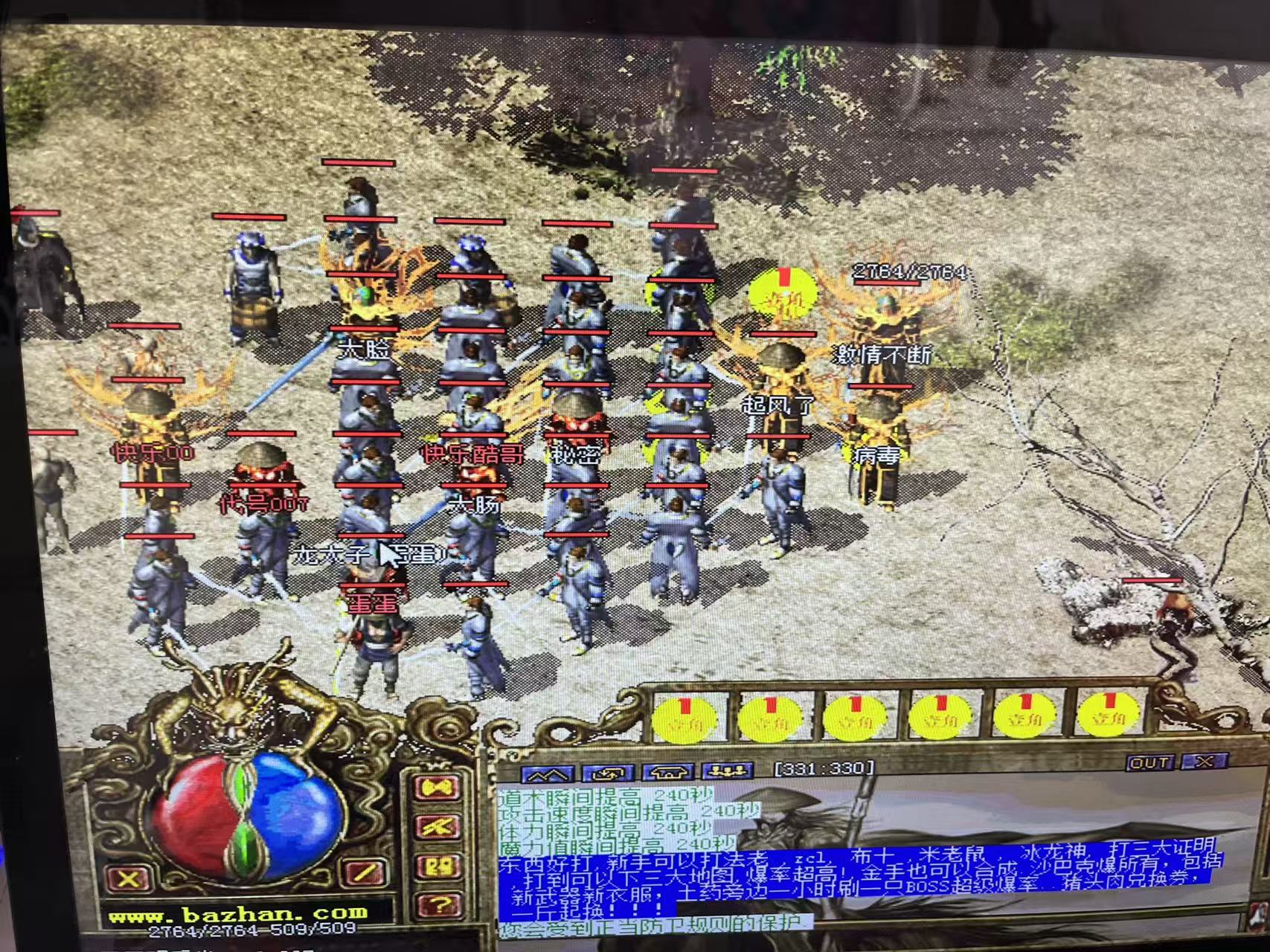Image resolution: width=1270 pixels, height=952 pixels.
Task: Click the X button beside OUT
Action: [x=1204, y=761]
